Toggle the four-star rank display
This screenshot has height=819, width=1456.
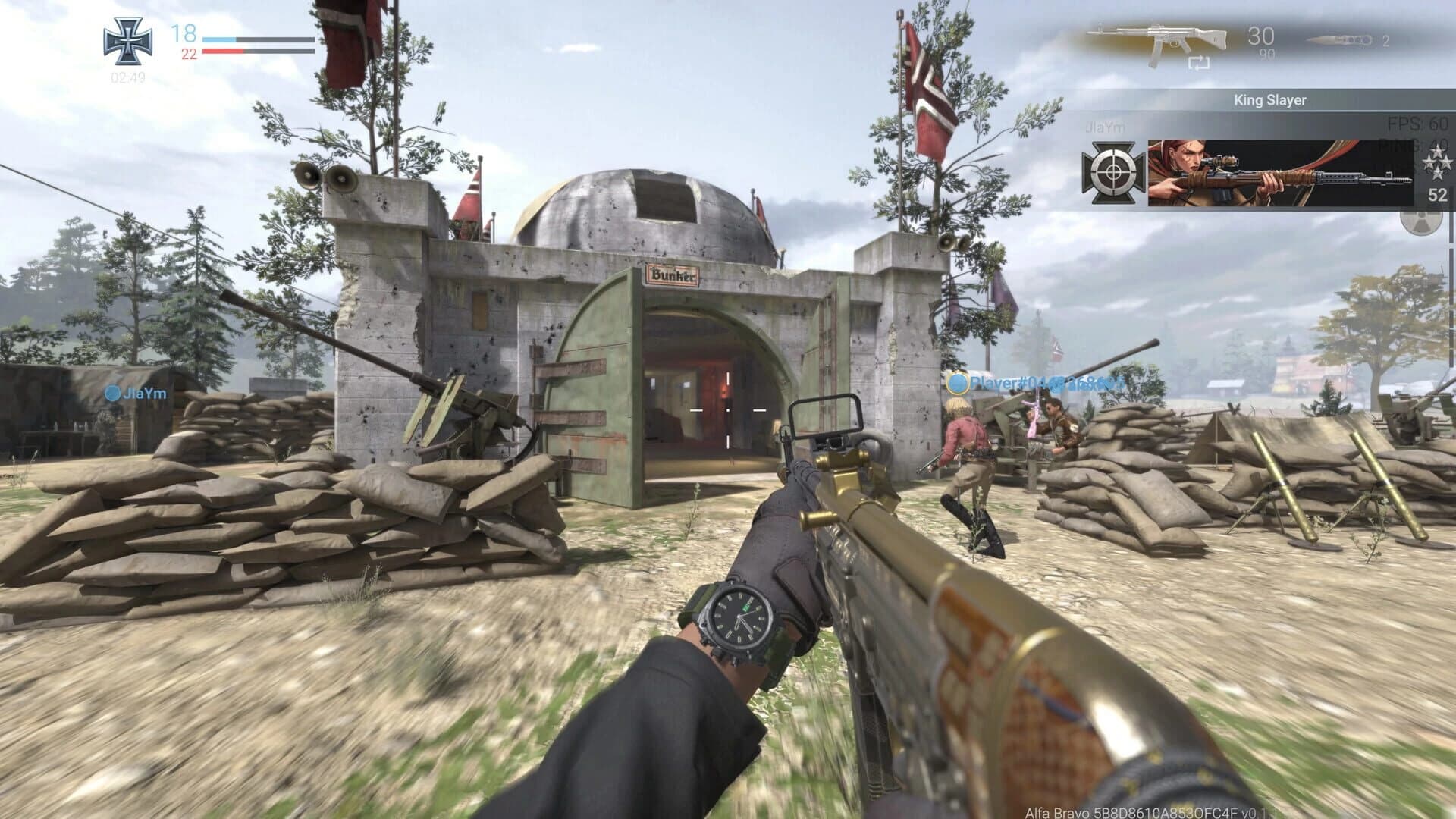pyautogui.click(x=1438, y=164)
